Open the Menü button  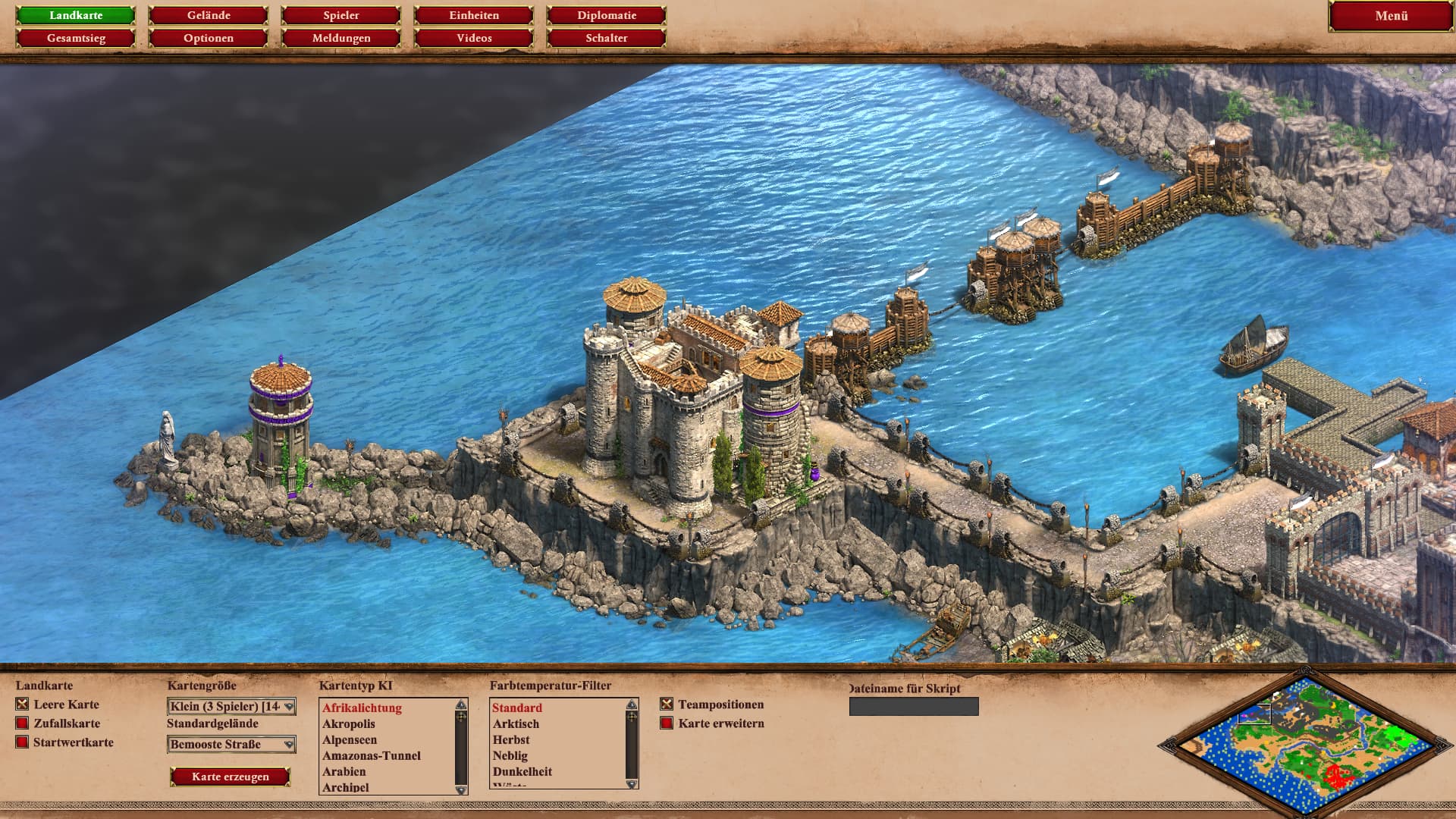tap(1391, 16)
